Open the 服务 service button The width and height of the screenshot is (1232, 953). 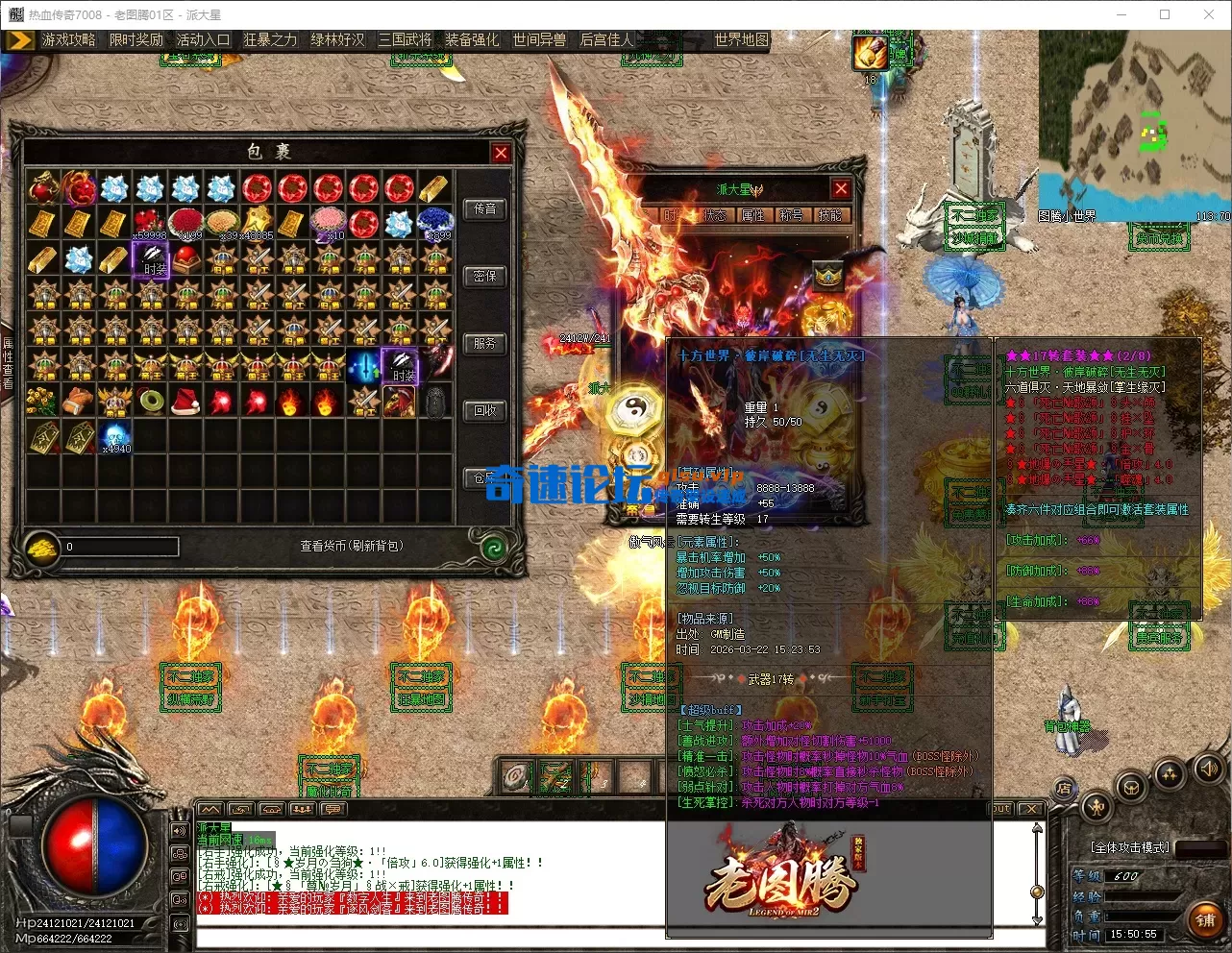coord(485,343)
